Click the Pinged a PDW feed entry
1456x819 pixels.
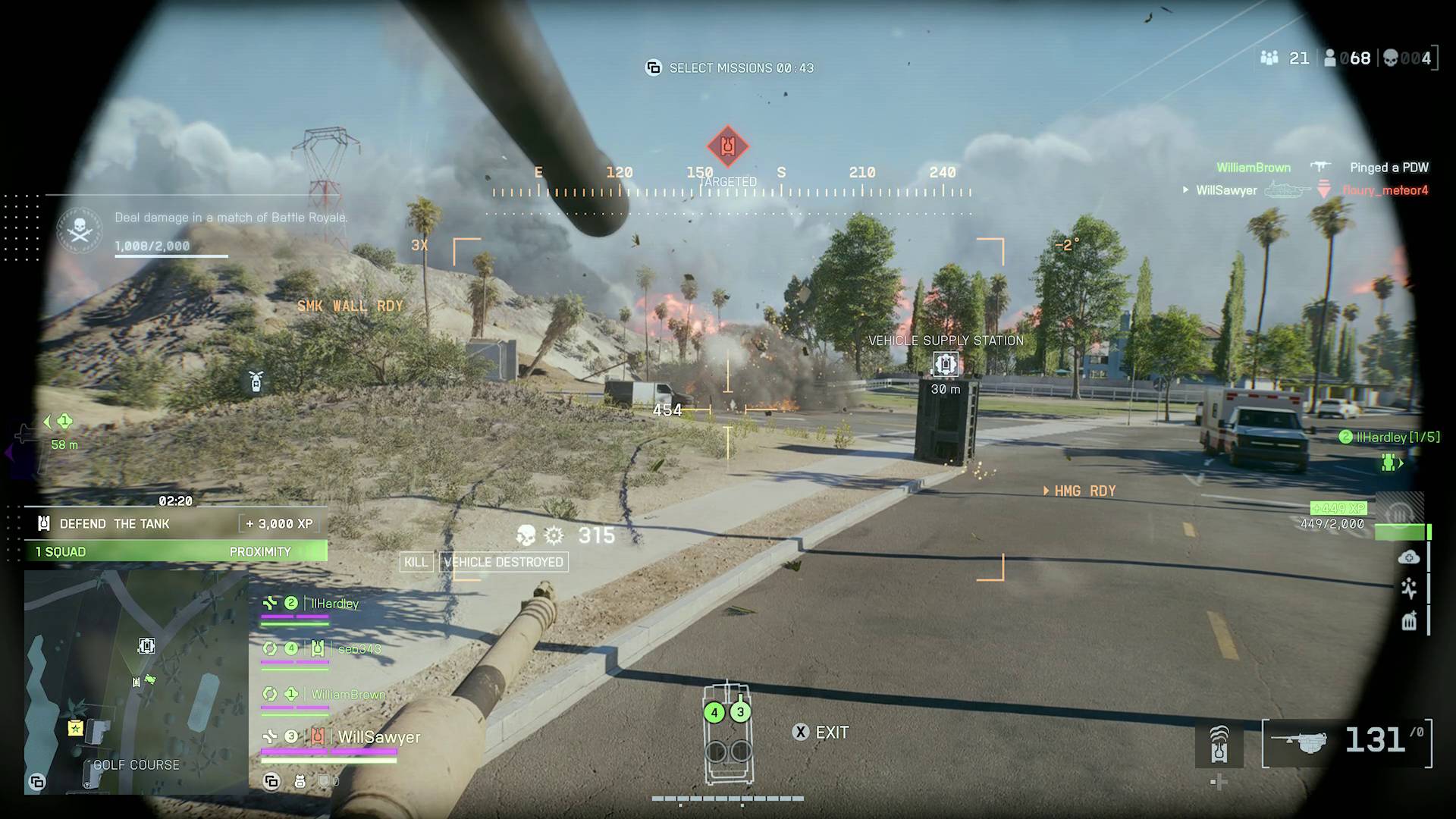coord(1389,168)
